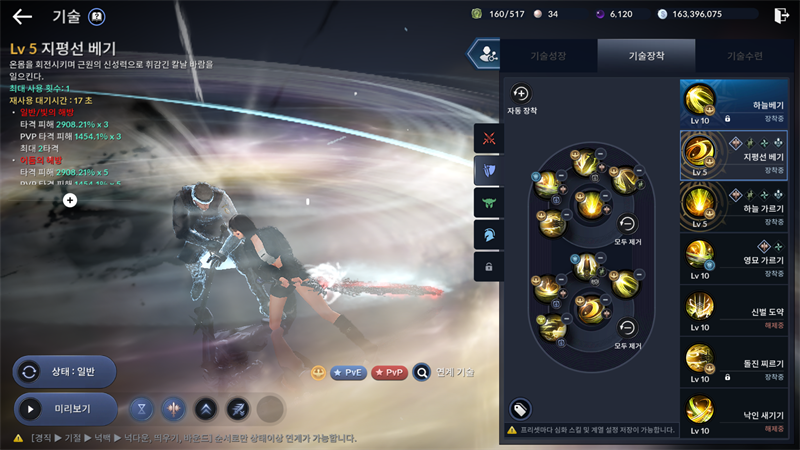Screen dimensions: 800x450
Task: Select the red PvP filter button
Action: click(x=389, y=373)
